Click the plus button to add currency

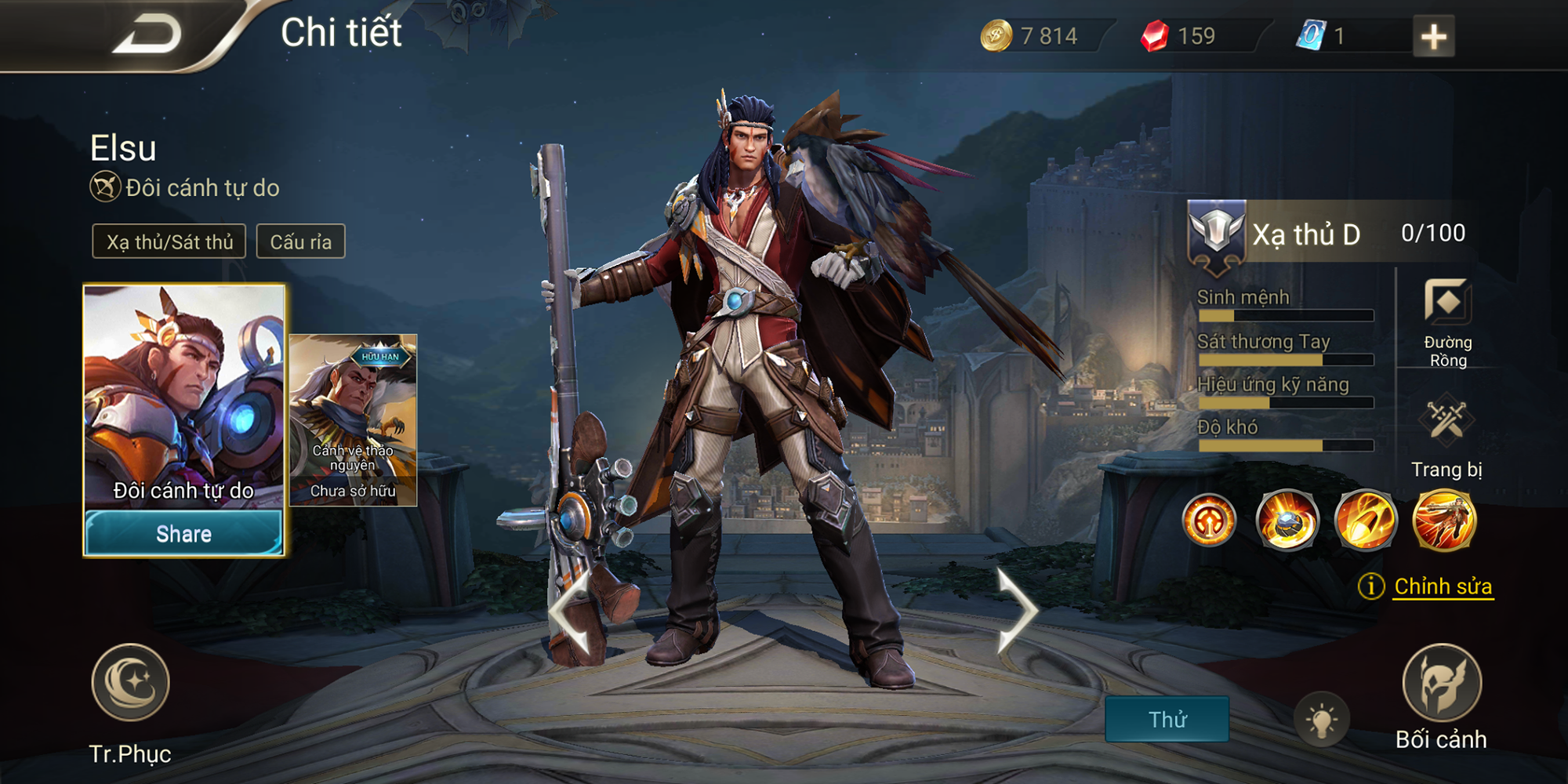[x=1433, y=37]
